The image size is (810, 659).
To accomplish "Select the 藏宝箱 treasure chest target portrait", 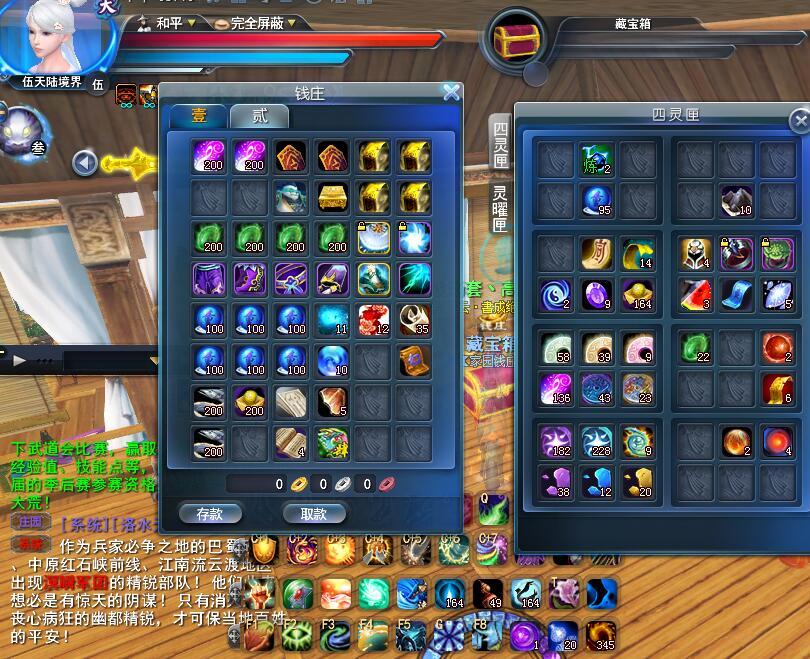I will [x=516, y=40].
